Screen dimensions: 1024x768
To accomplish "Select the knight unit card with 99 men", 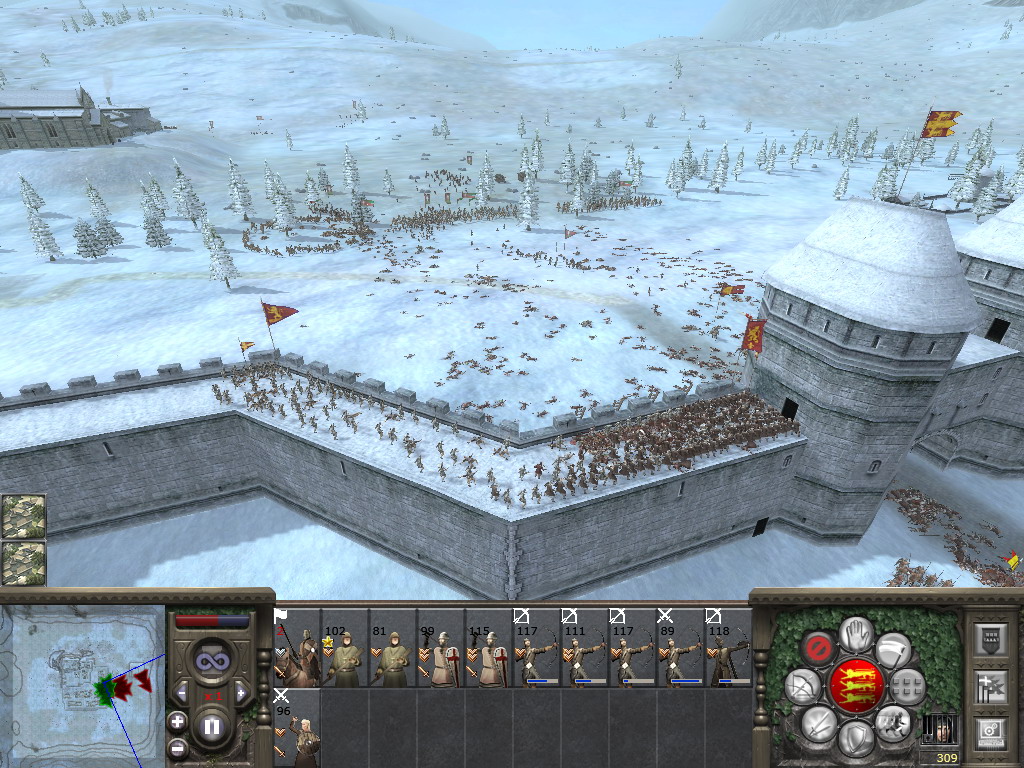I will click(x=442, y=648).
